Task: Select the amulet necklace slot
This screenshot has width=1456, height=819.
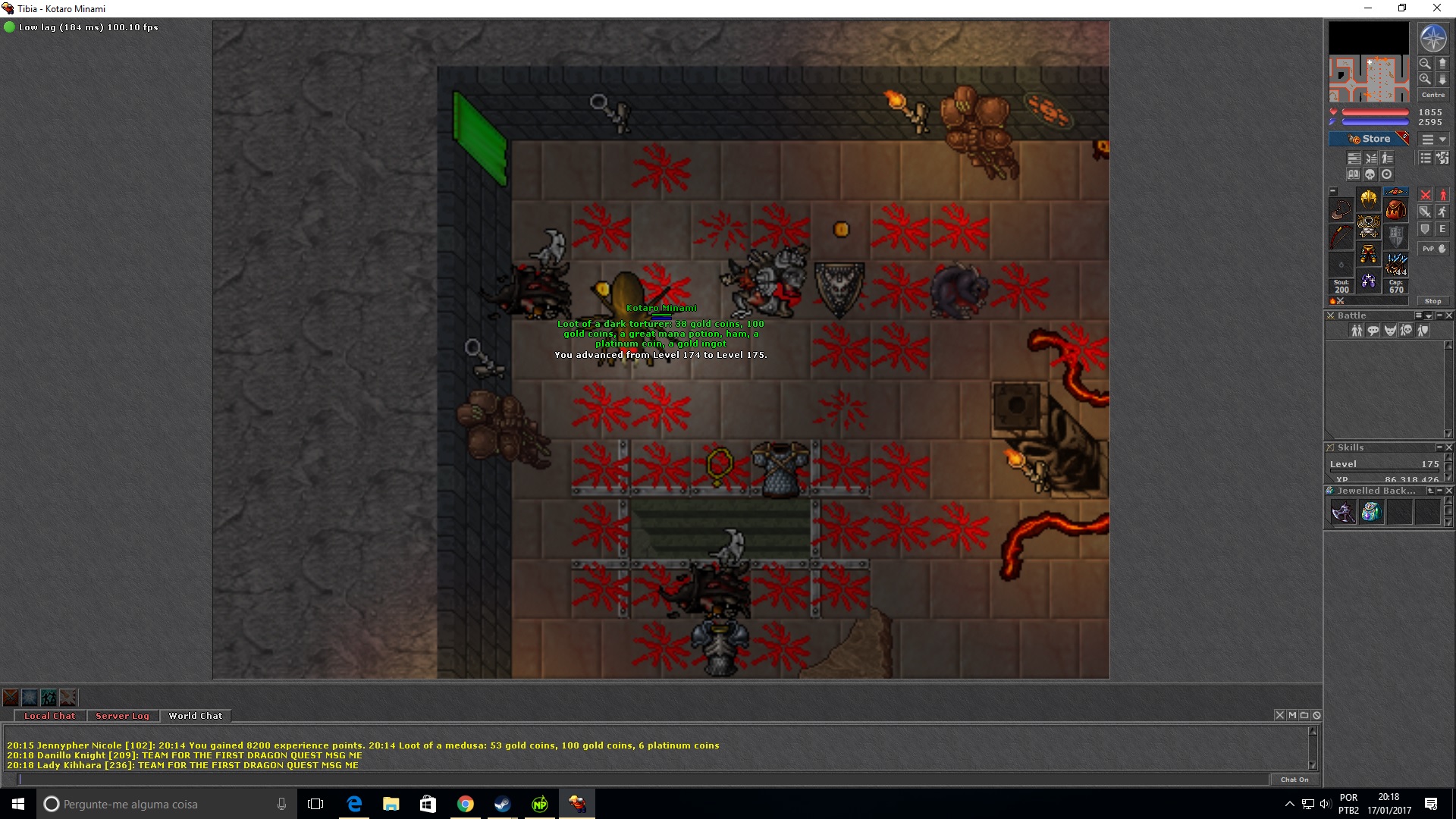Action: [x=1341, y=209]
